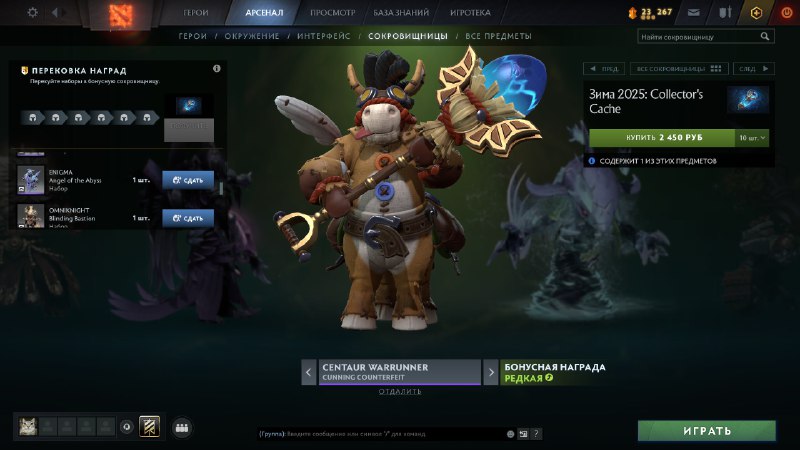800x450 pixels.
Task: Turn in the Enigma Angel of the Abyss set
Action: click(x=188, y=180)
